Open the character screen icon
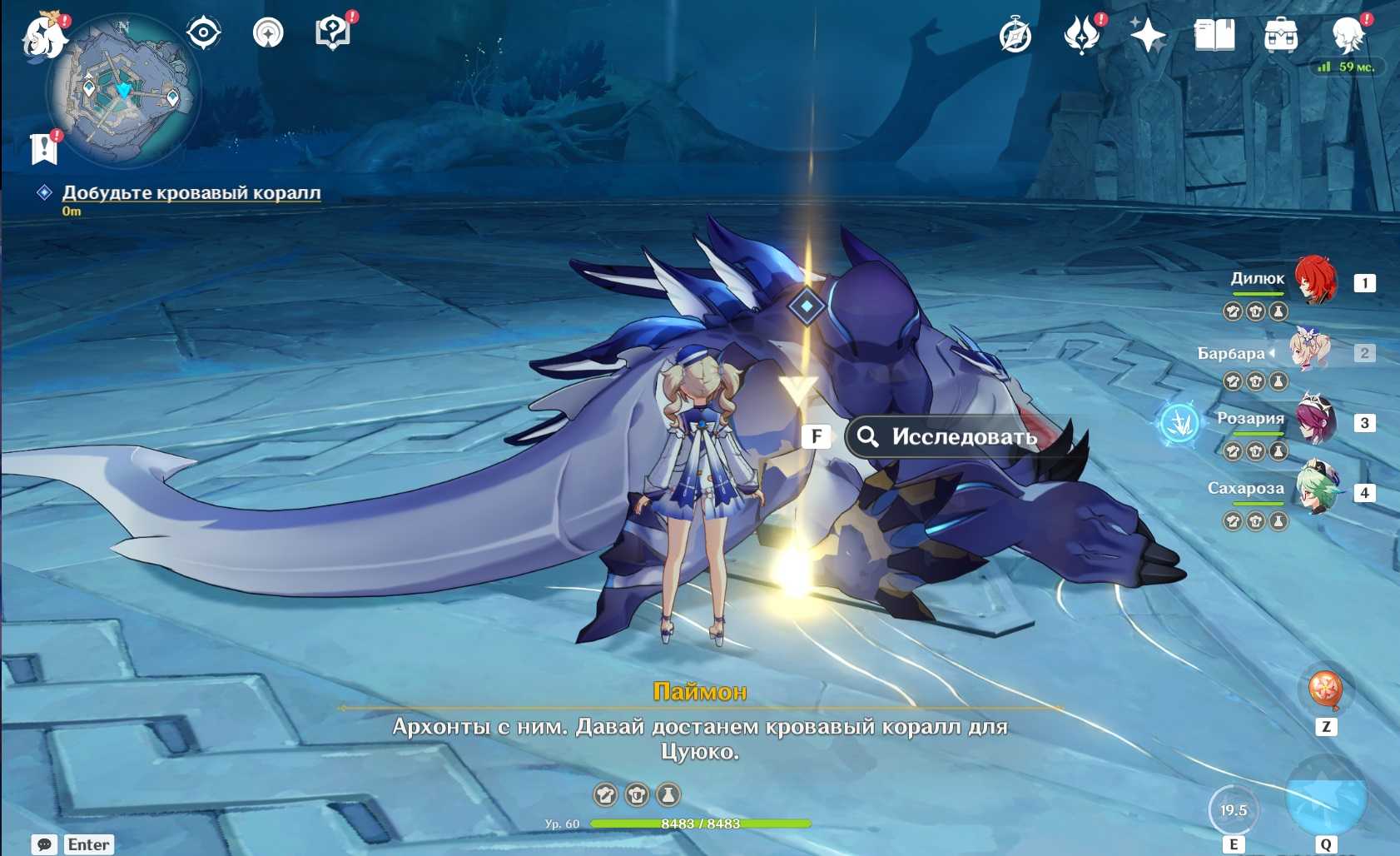This screenshot has height=856, width=1400. pos(1347,36)
